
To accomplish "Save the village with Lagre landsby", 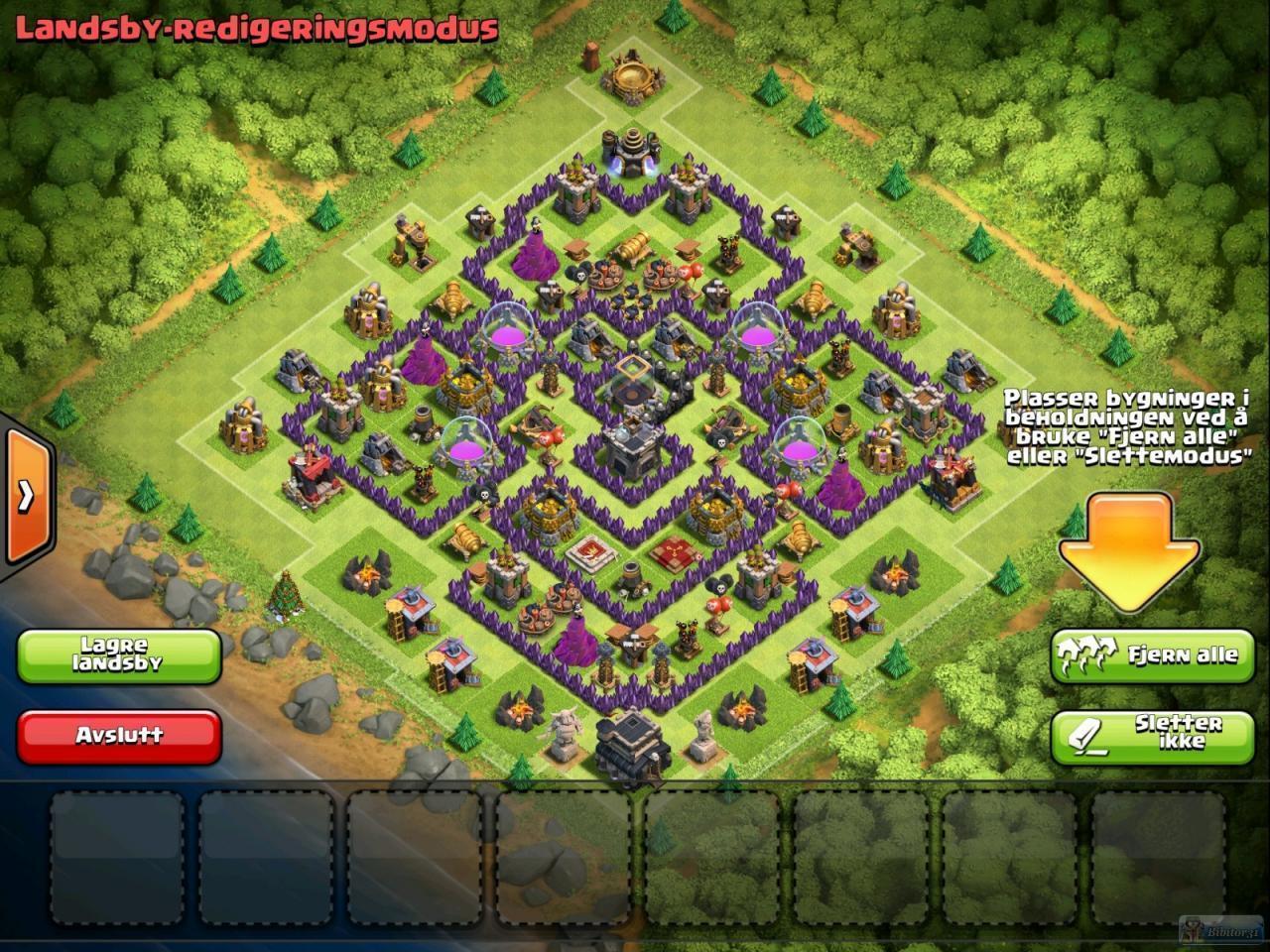I will pos(119,655).
